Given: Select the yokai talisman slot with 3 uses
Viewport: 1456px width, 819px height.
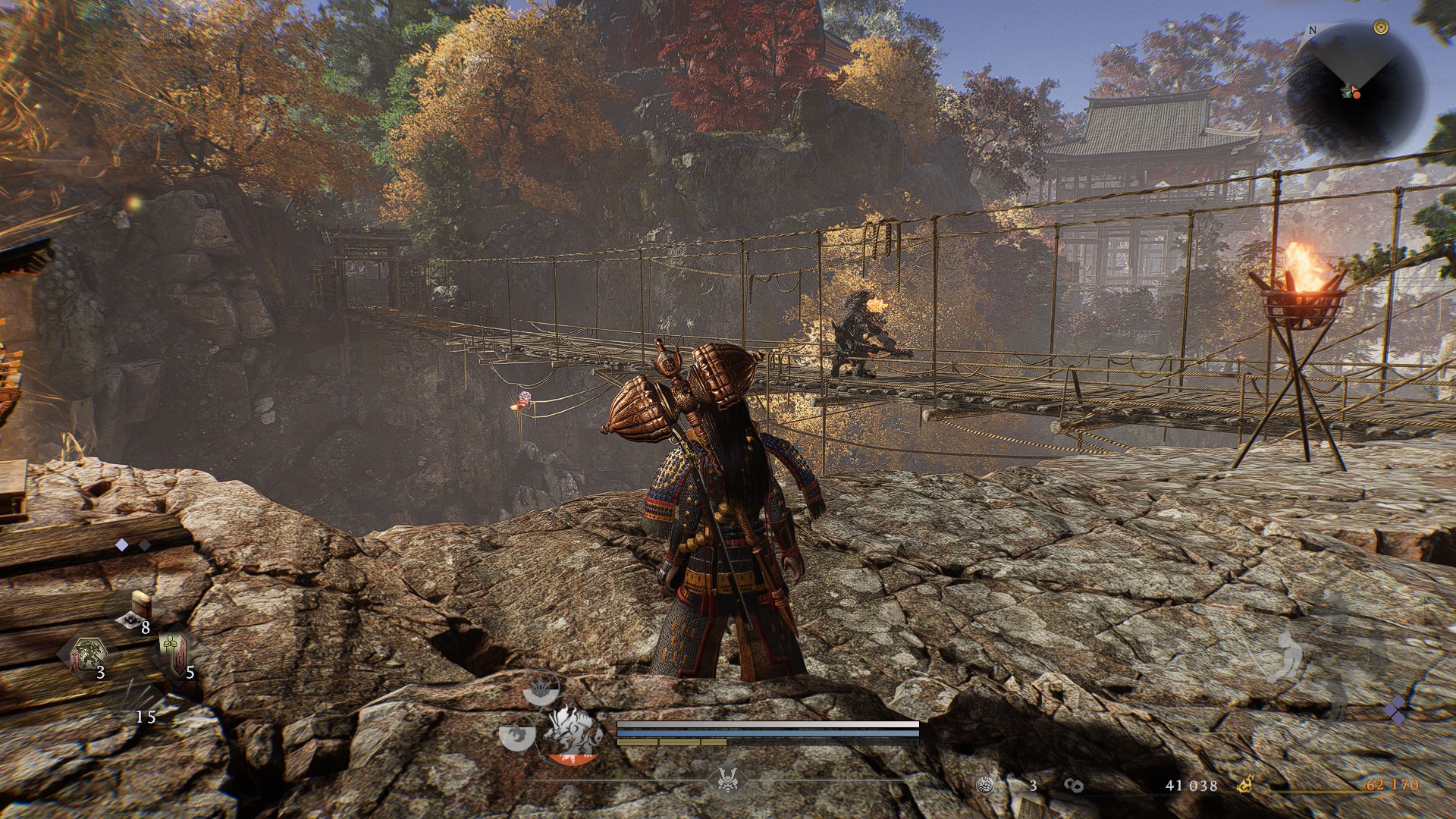Looking at the screenshot, I should 89,655.
